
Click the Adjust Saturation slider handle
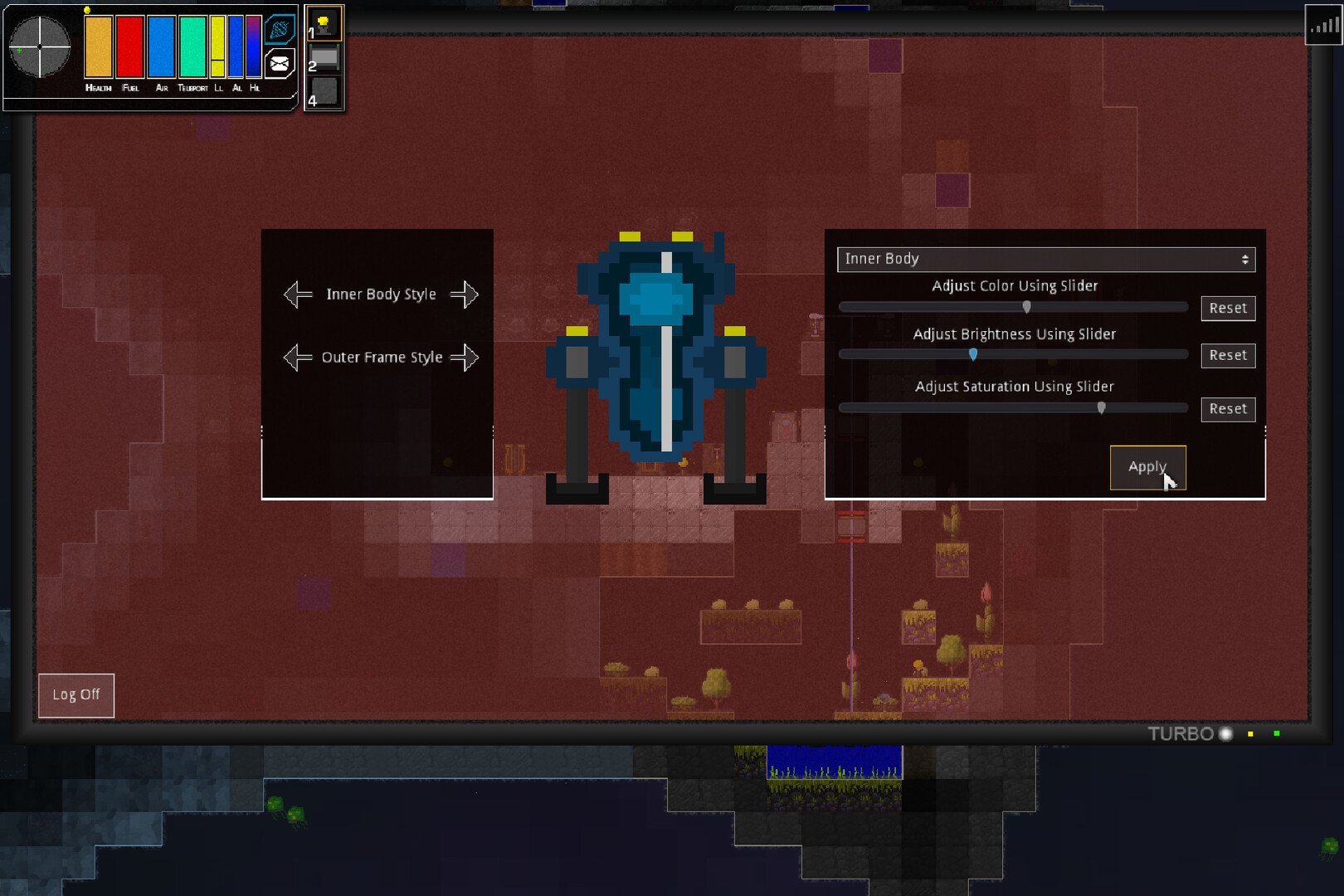[1102, 407]
